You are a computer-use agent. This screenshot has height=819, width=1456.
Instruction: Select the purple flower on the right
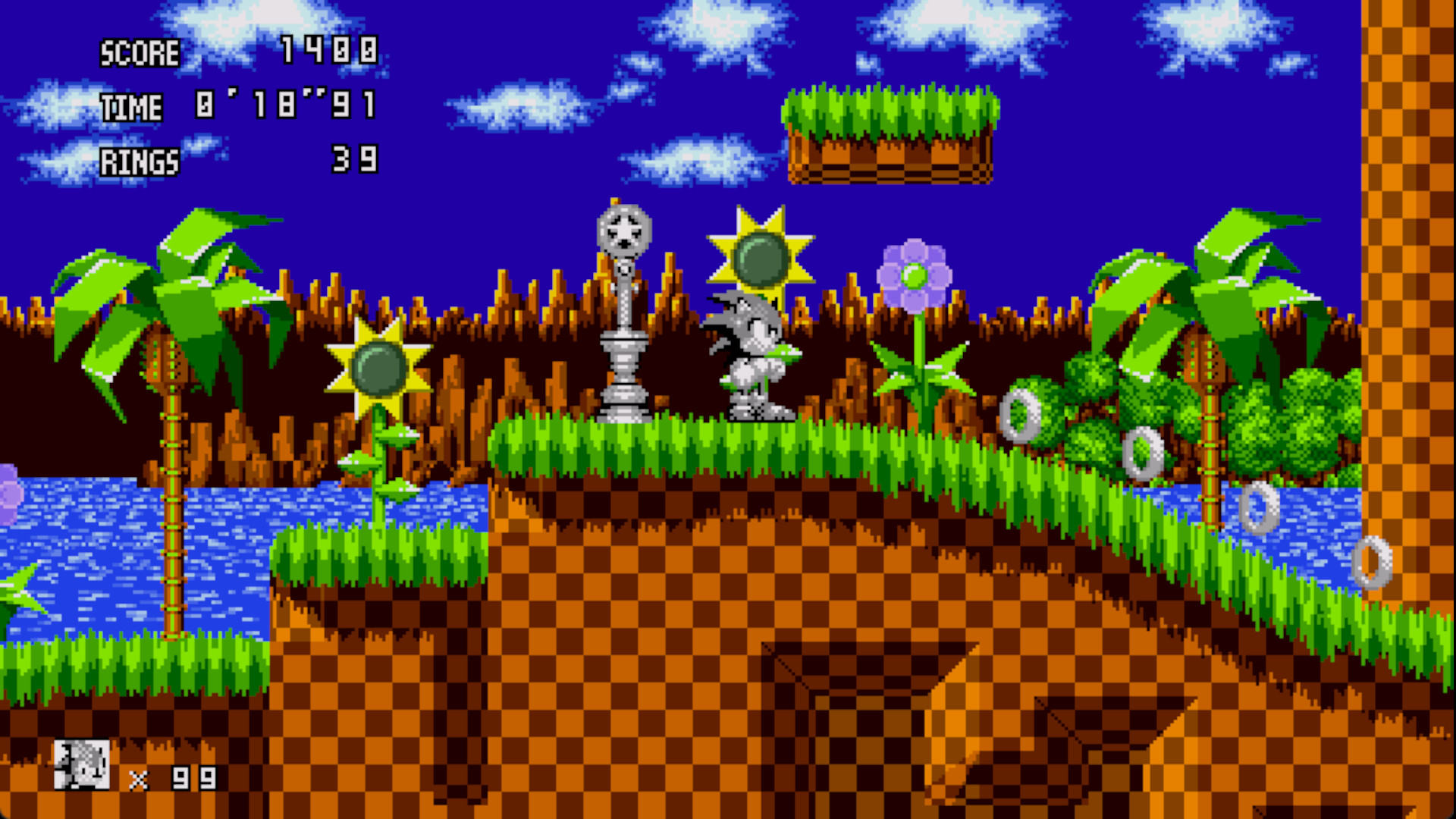tap(914, 273)
